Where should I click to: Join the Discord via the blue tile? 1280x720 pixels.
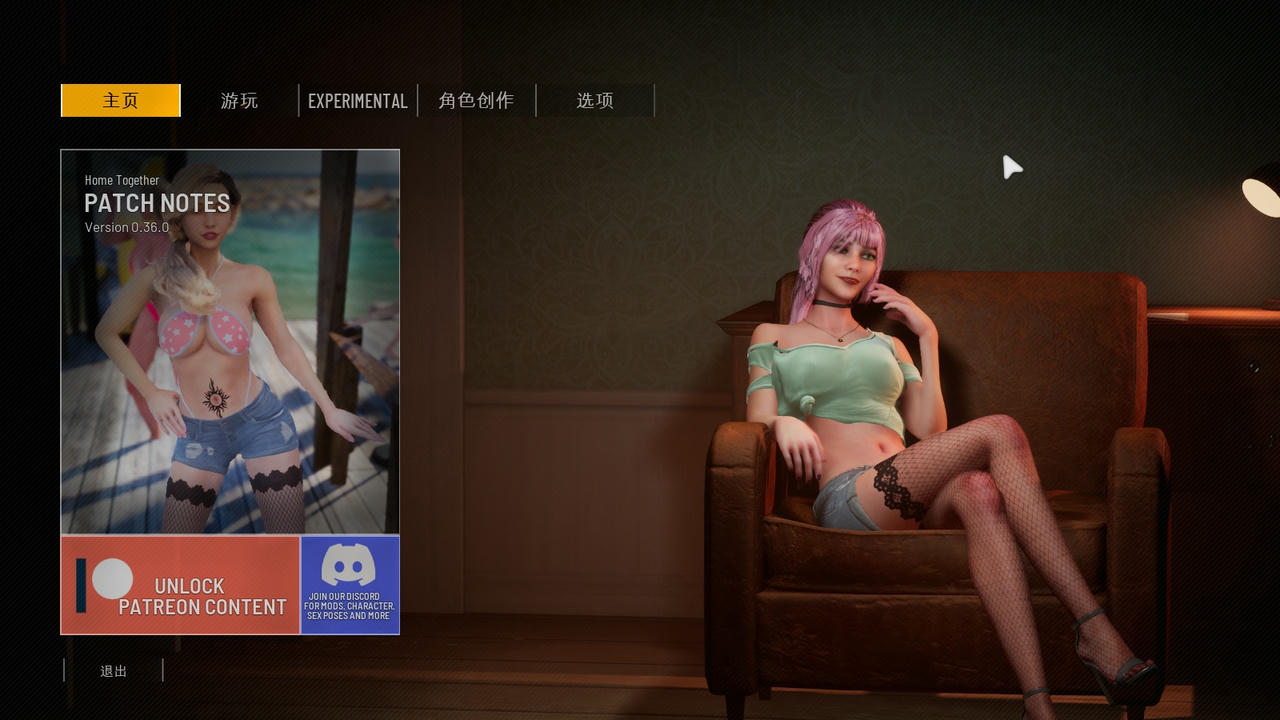(x=349, y=585)
